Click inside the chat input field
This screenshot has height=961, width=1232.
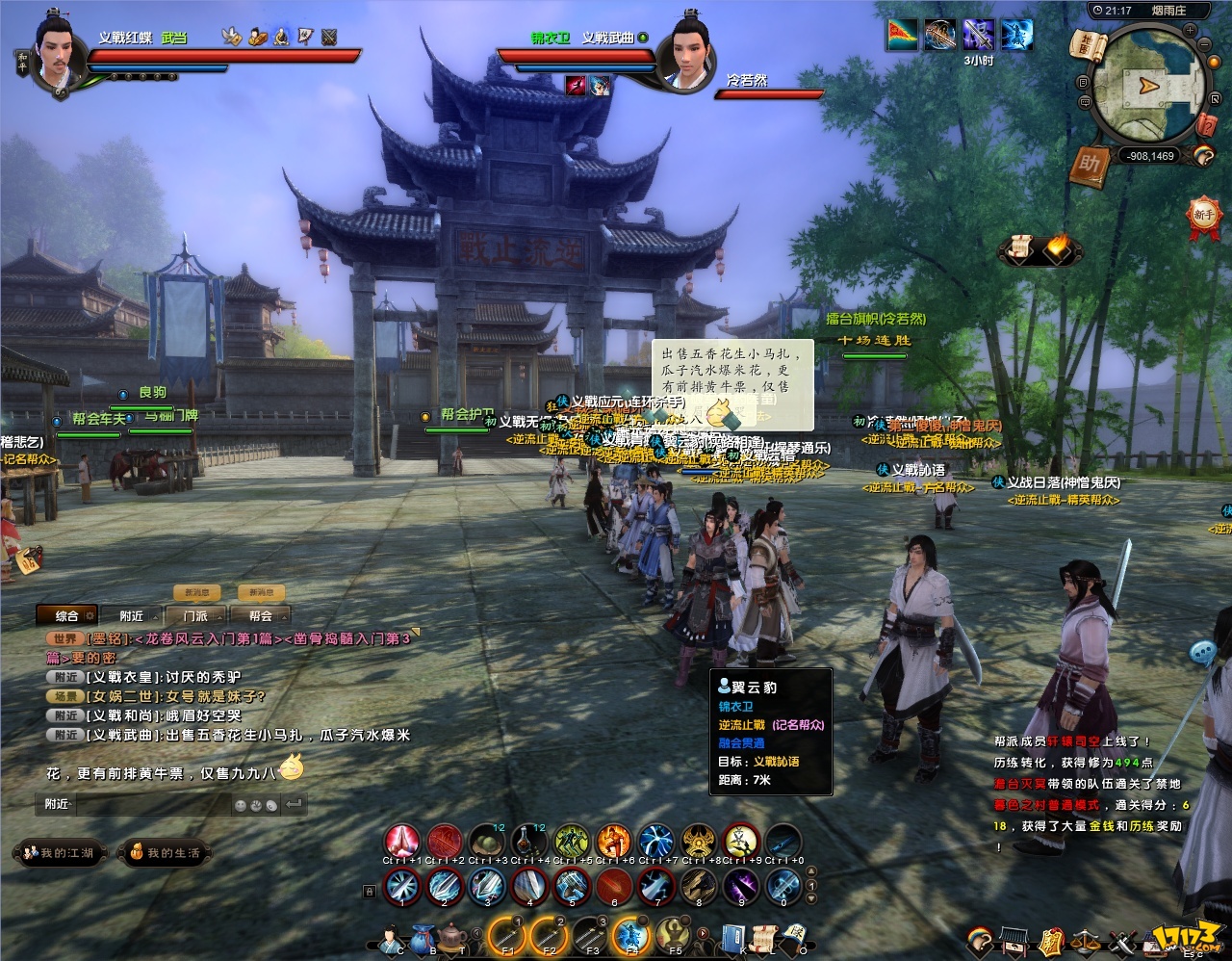coord(154,803)
